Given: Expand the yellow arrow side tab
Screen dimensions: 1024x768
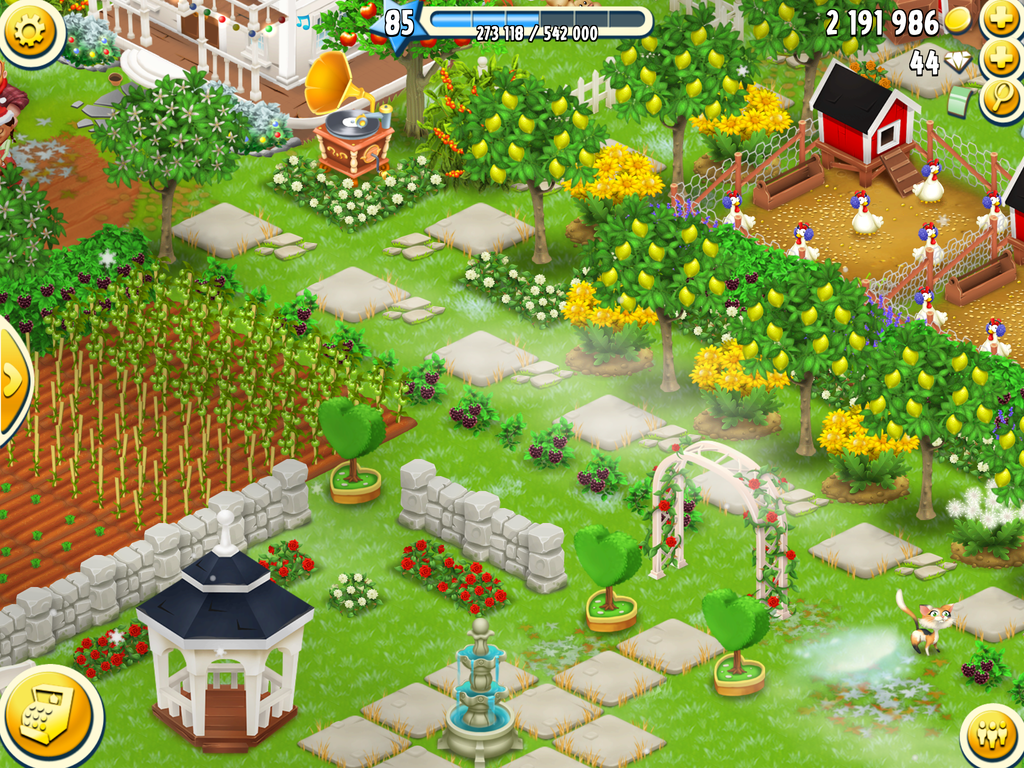Looking at the screenshot, I should (x=13, y=380).
